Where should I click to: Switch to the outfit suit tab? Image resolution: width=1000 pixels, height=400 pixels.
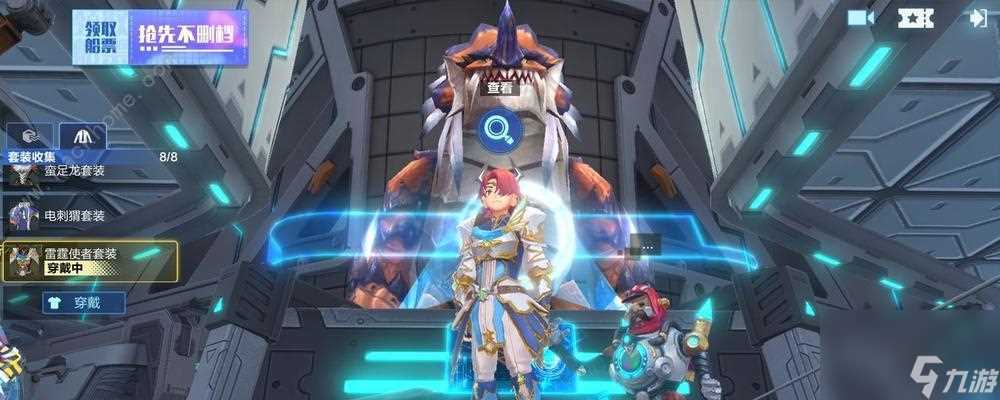coord(83,136)
